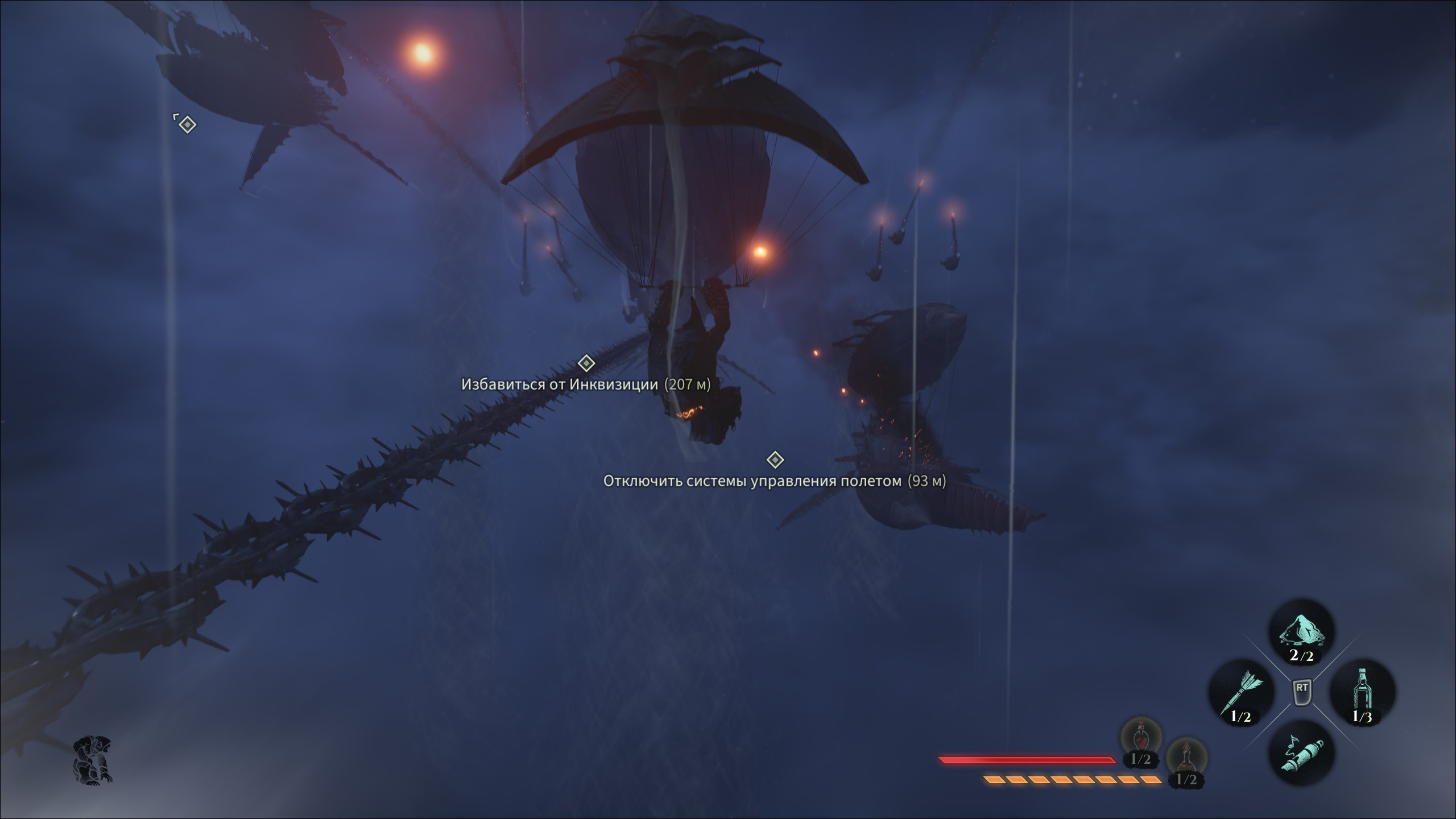Image resolution: width=1456 pixels, height=819 pixels.
Task: Click the off-screen diamond waypoint marker
Action: coord(187,124)
